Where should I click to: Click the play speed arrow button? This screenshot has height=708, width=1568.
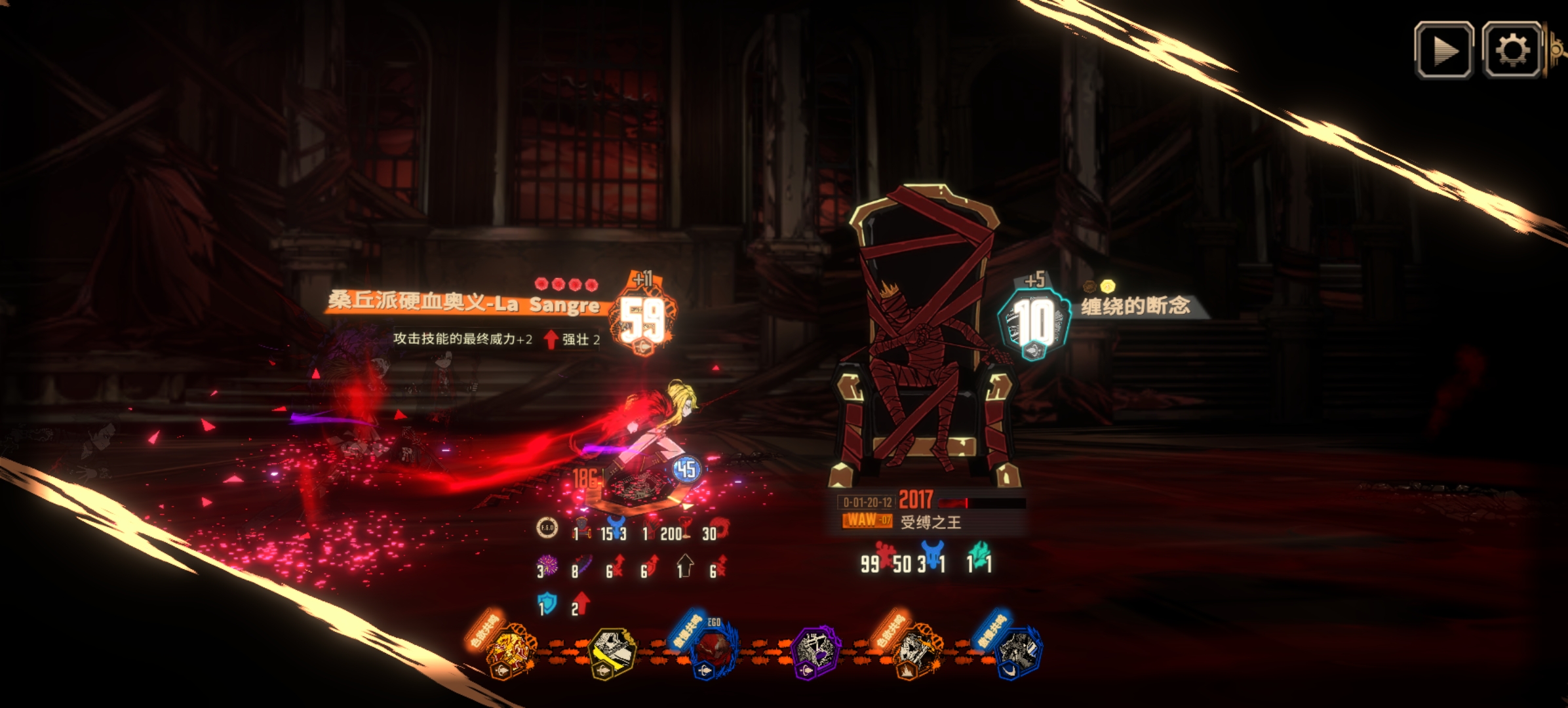tap(1443, 50)
